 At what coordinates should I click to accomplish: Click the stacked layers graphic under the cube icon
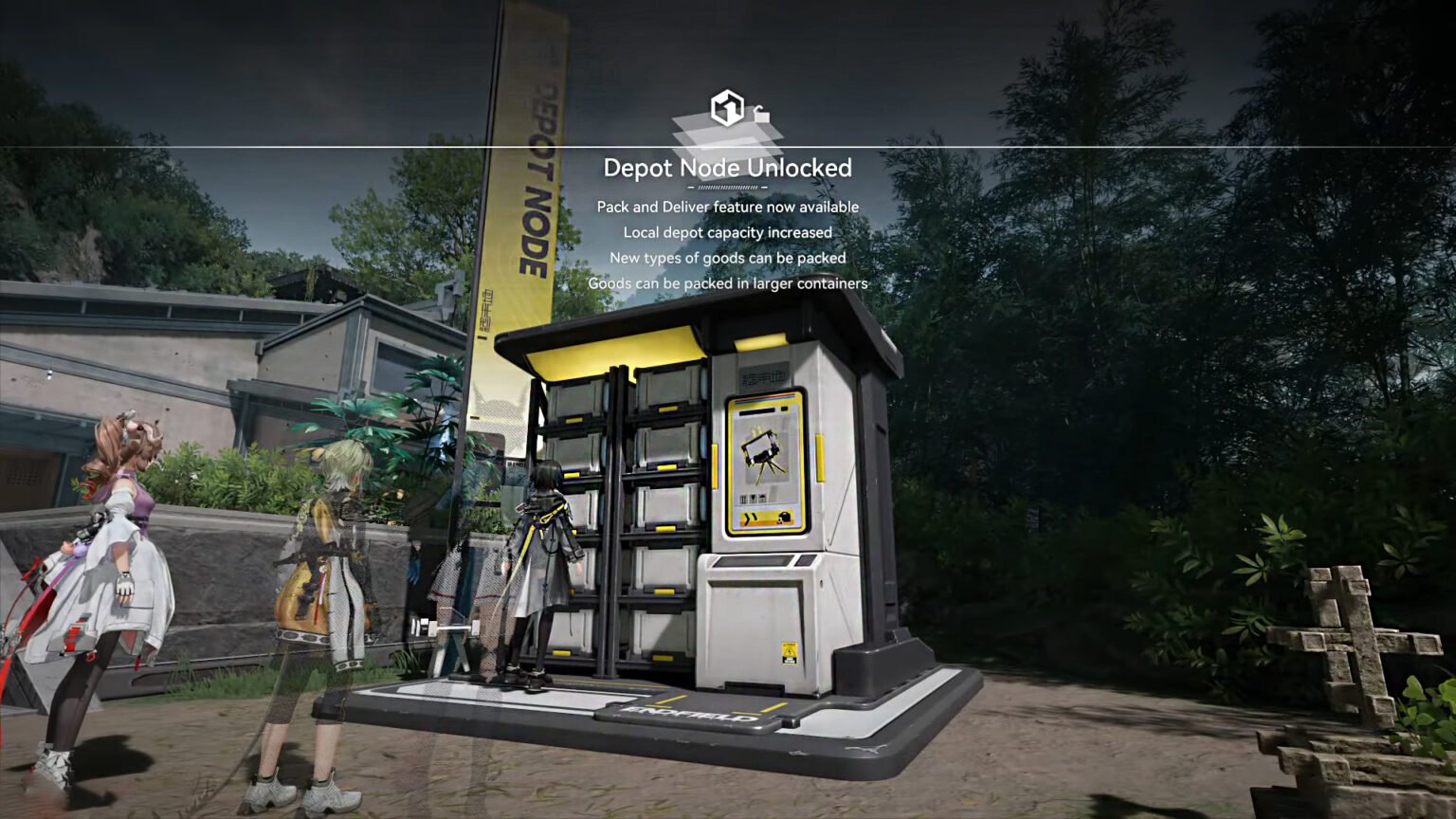coord(725,137)
